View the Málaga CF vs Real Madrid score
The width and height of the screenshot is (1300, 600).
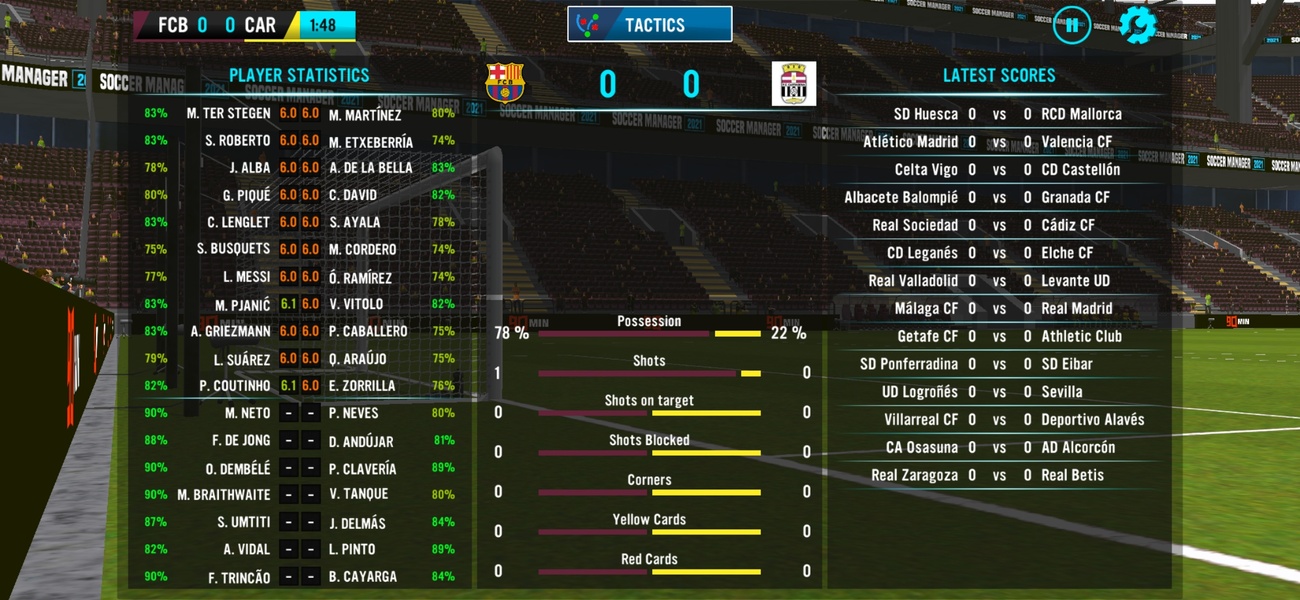point(998,309)
